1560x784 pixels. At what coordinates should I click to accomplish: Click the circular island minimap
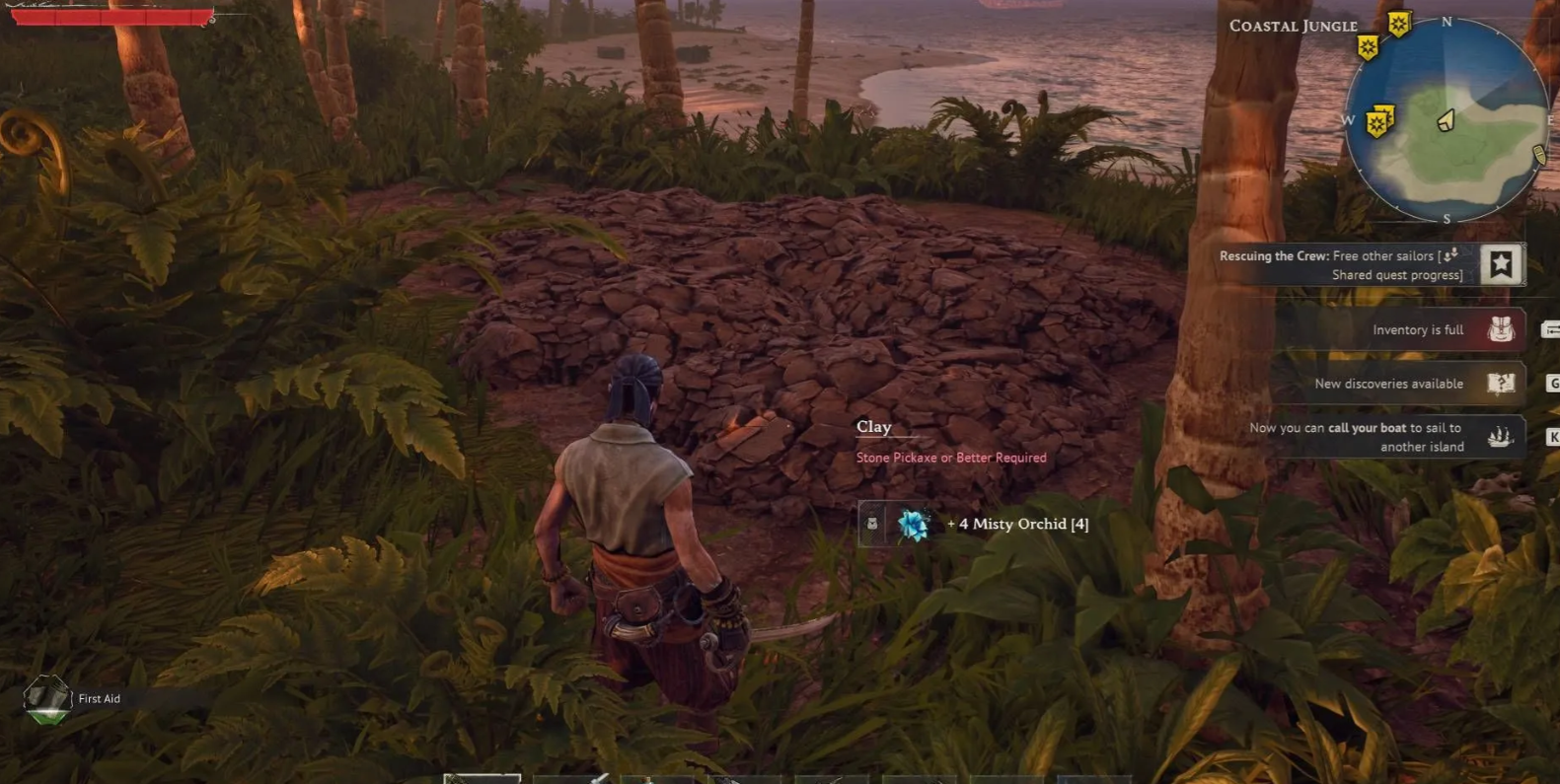coord(1446,121)
